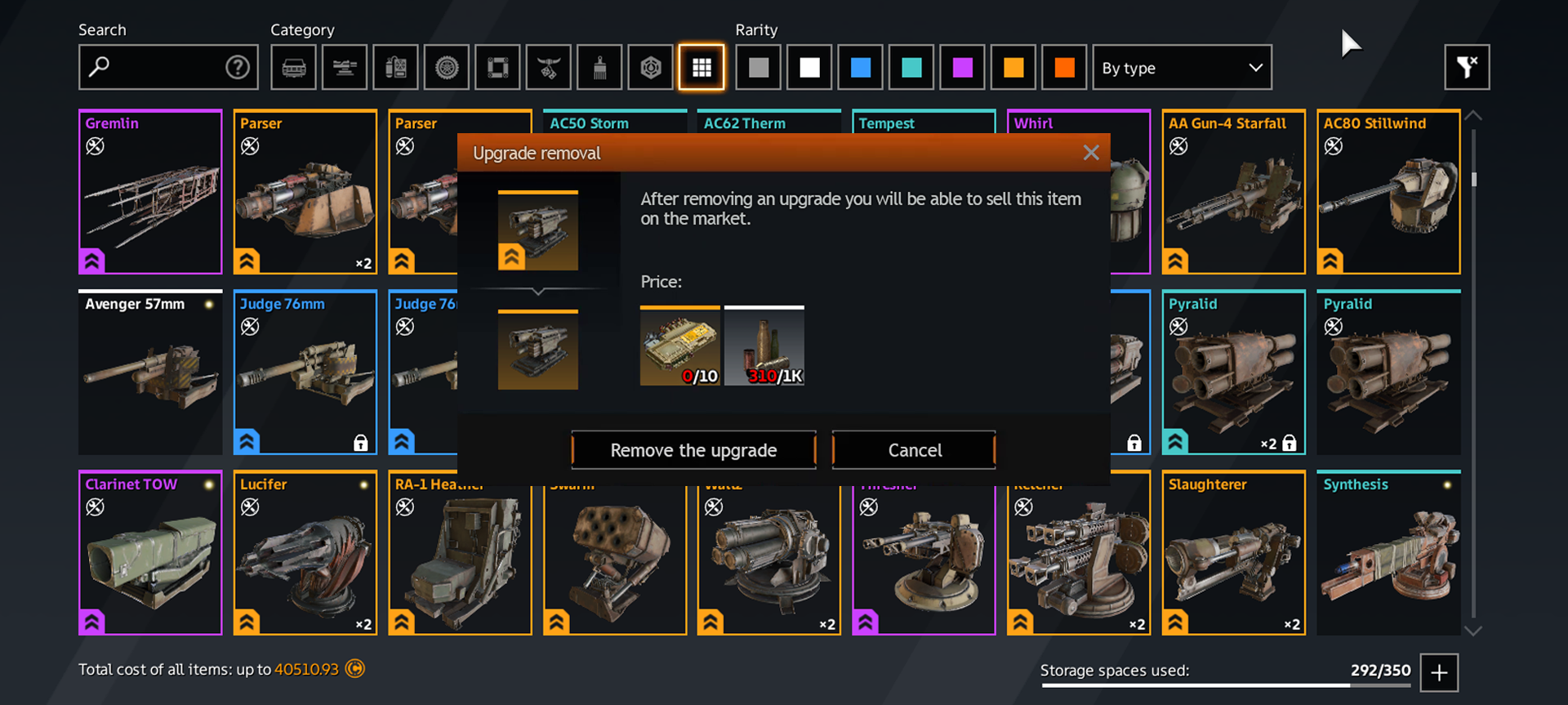The width and height of the screenshot is (1568, 705).
Task: Filter by blue rarity swatch
Action: 861,67
